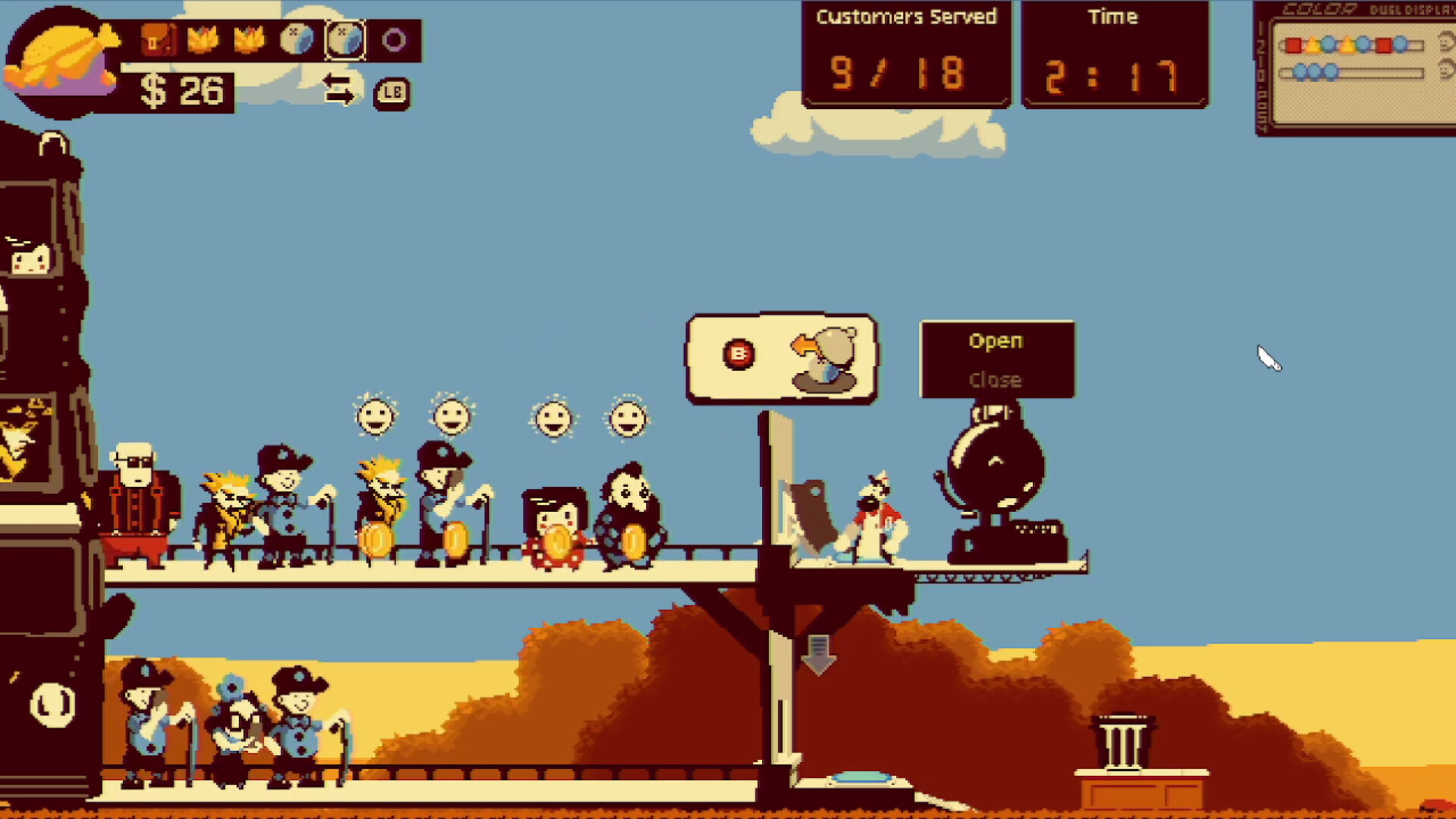Choose the Open option in the sign menu
Screen dimensions: 1456x819
click(996, 341)
